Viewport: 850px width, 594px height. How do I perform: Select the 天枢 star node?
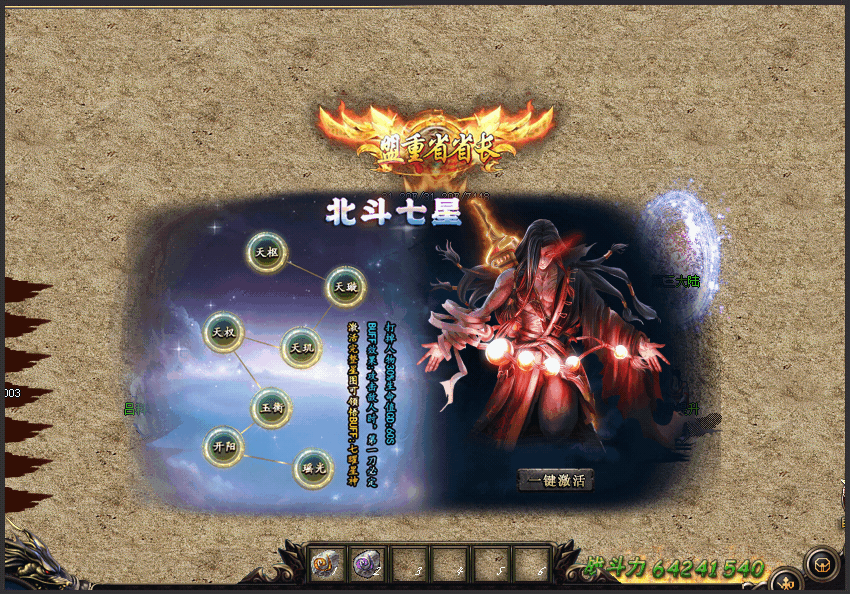pos(267,252)
